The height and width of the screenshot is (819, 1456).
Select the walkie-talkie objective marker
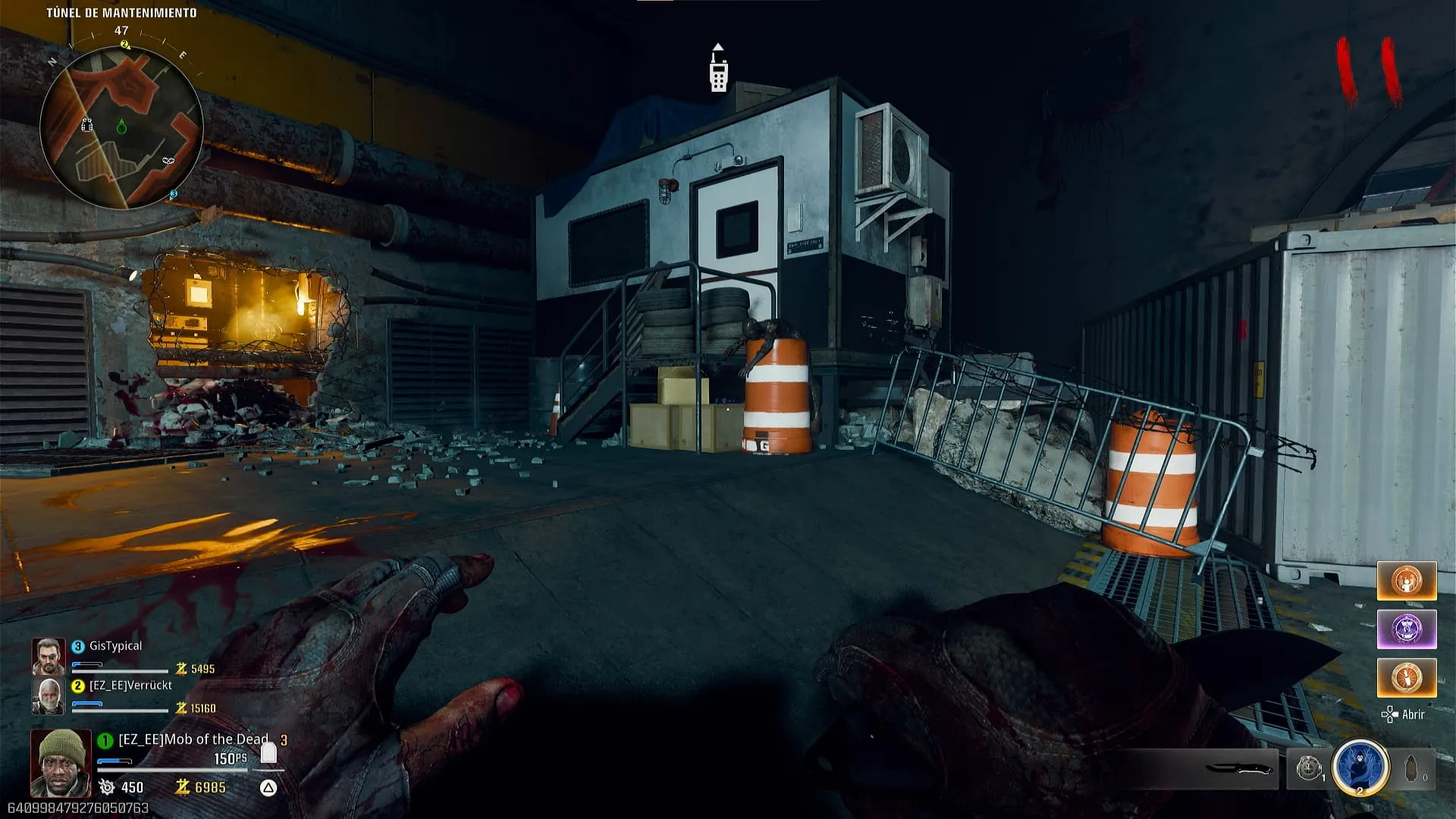point(718,70)
